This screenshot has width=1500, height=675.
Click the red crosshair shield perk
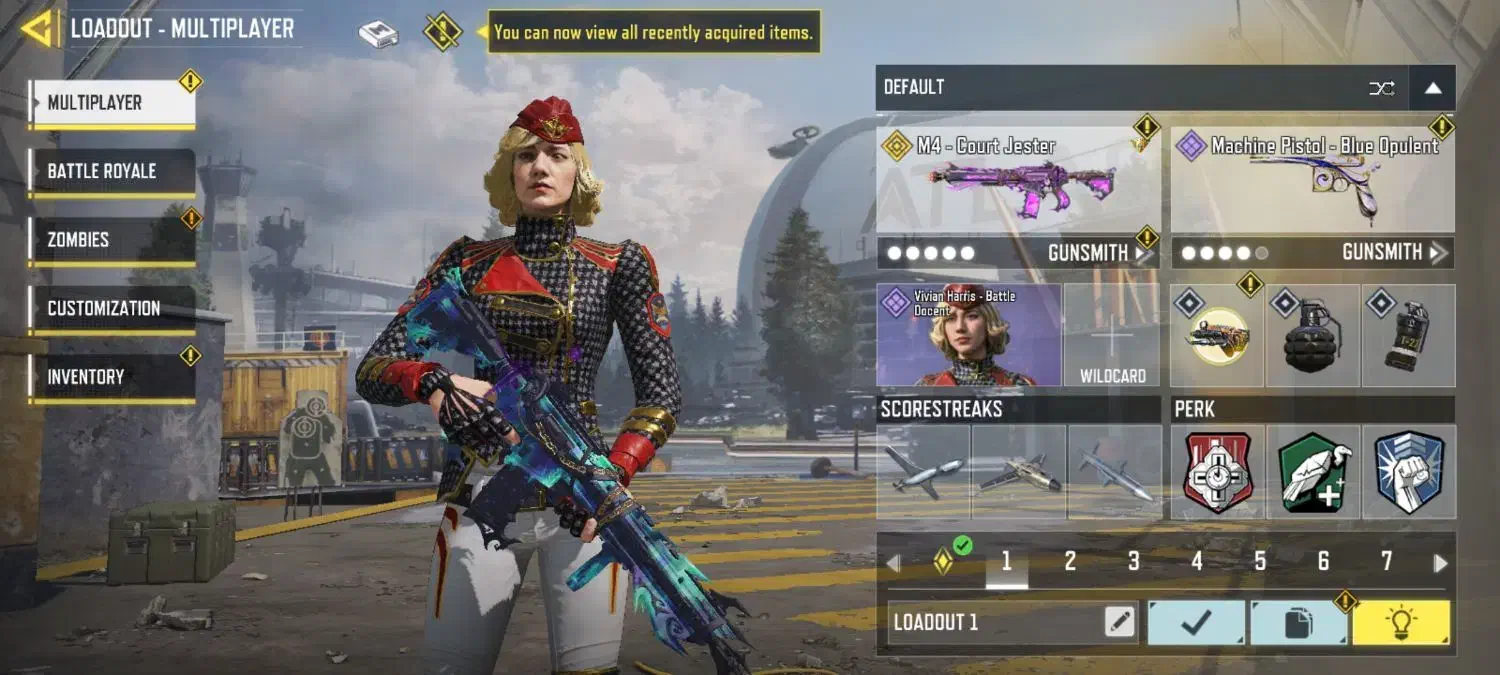(x=1217, y=472)
